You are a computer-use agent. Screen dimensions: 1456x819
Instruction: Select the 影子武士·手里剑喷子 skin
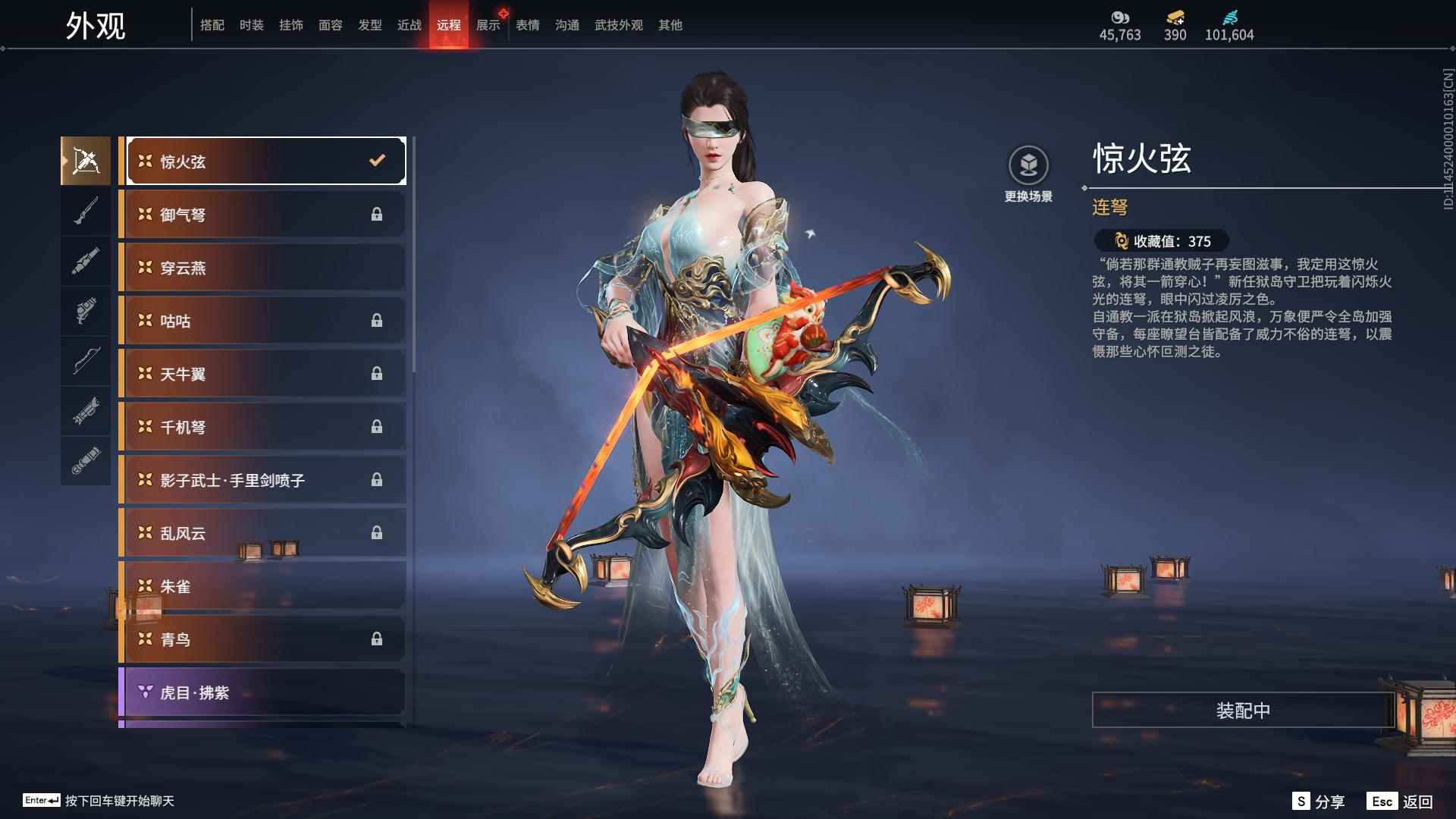[x=262, y=480]
